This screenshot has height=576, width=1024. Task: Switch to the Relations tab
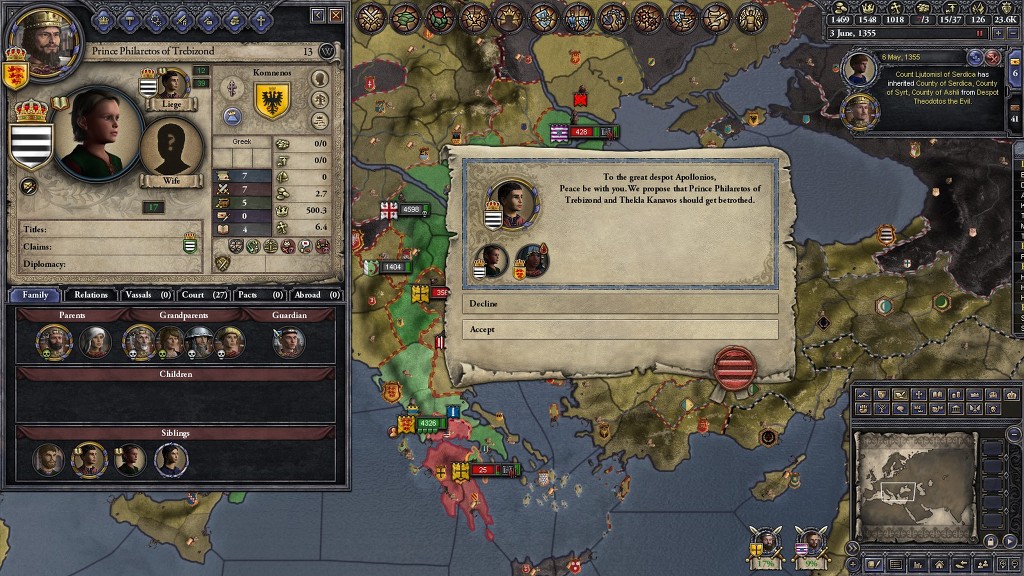tap(90, 295)
